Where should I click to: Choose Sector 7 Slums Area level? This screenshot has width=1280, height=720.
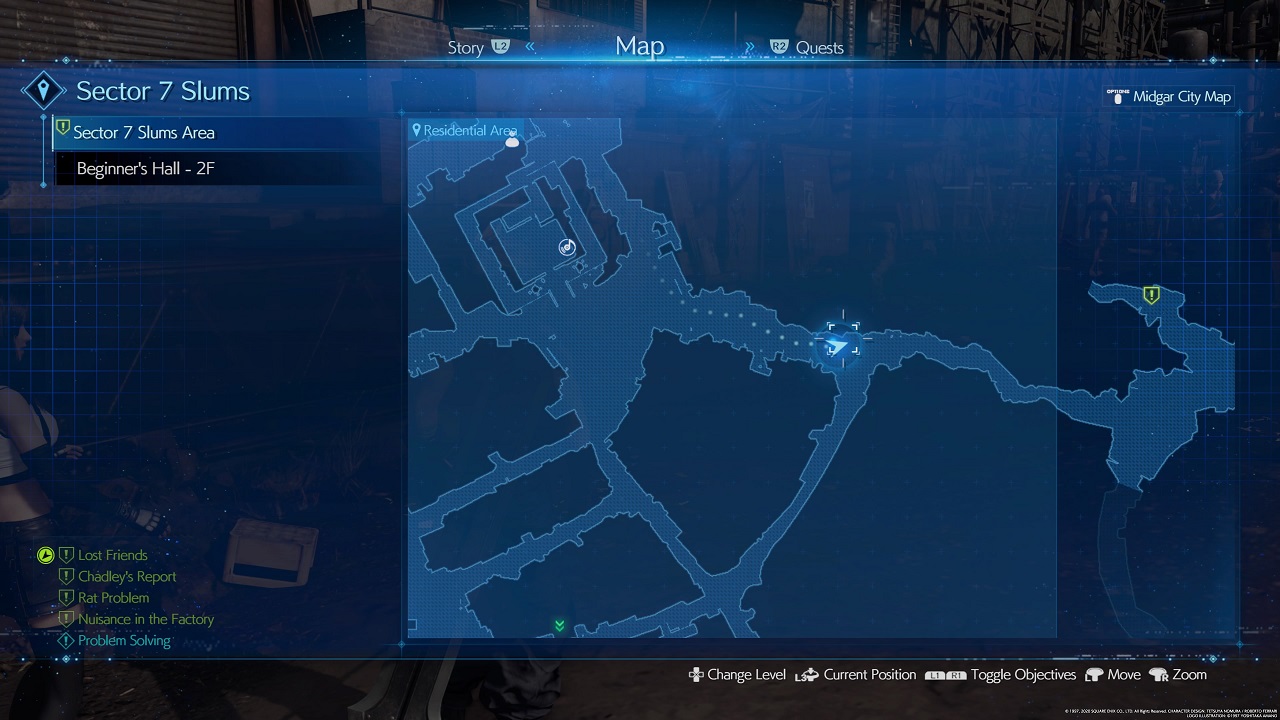pyautogui.click(x=144, y=132)
